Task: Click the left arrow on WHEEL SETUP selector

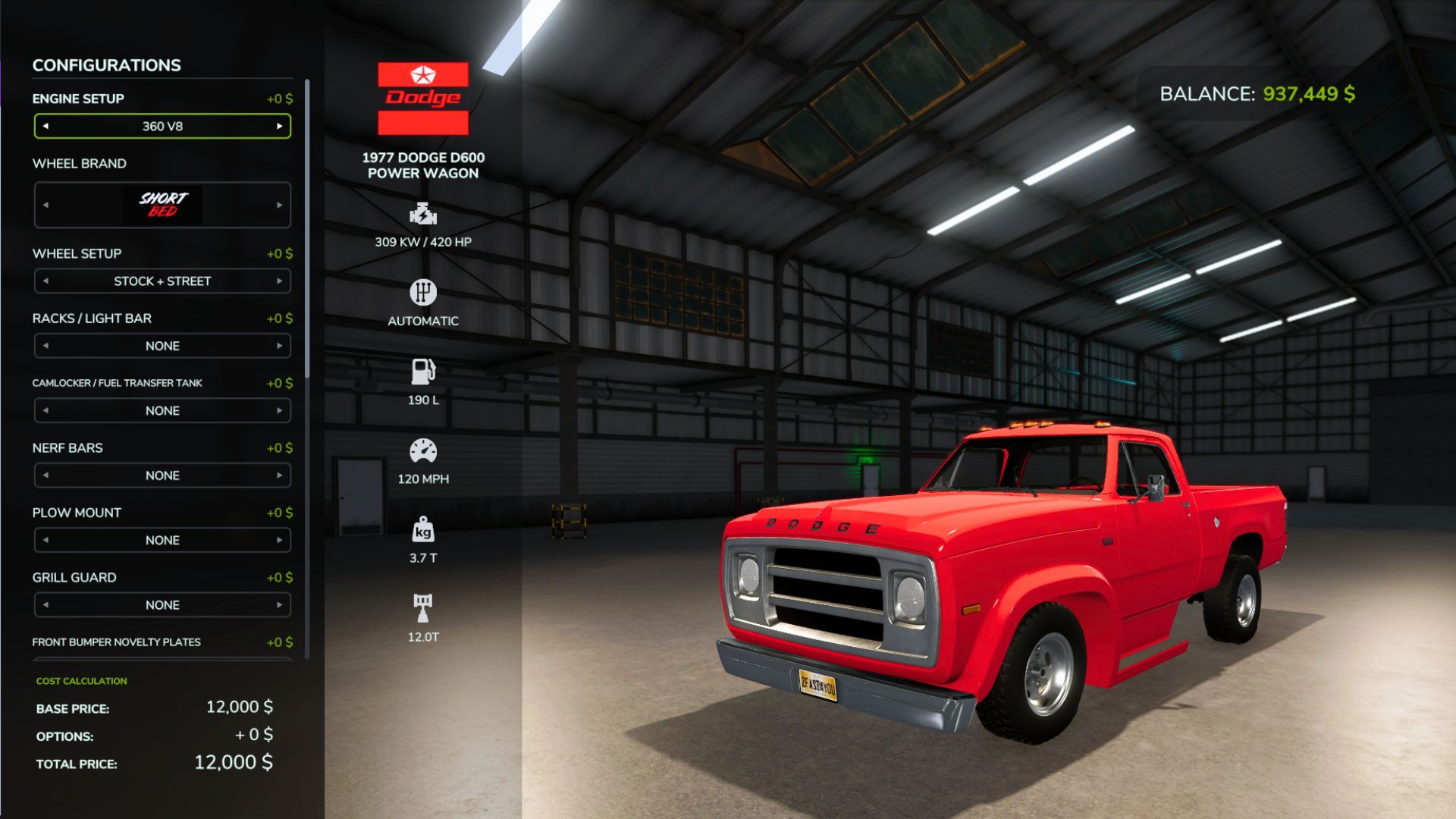Action: tap(45, 281)
